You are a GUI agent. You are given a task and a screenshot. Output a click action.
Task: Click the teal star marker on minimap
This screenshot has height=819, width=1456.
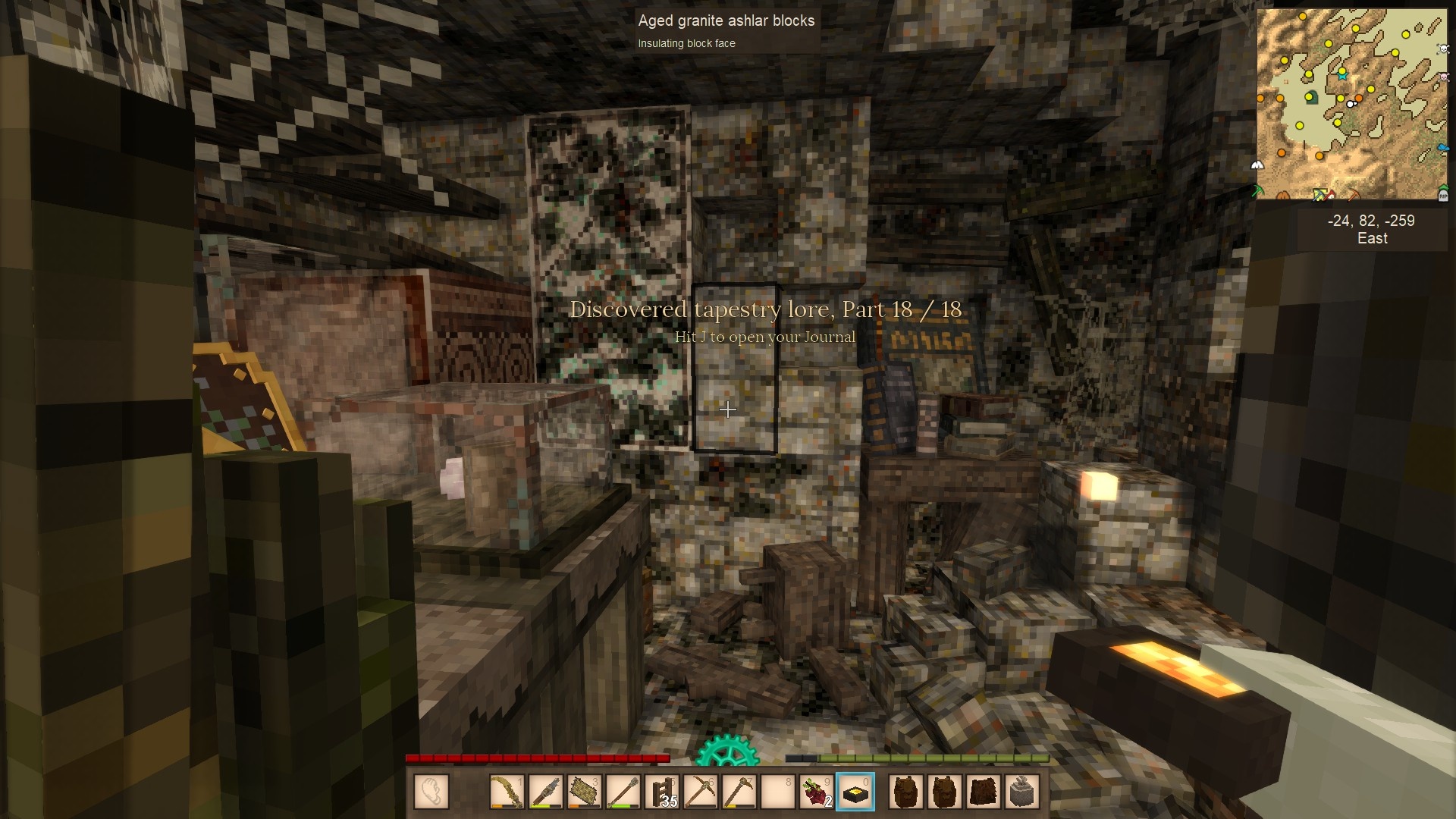1343,76
